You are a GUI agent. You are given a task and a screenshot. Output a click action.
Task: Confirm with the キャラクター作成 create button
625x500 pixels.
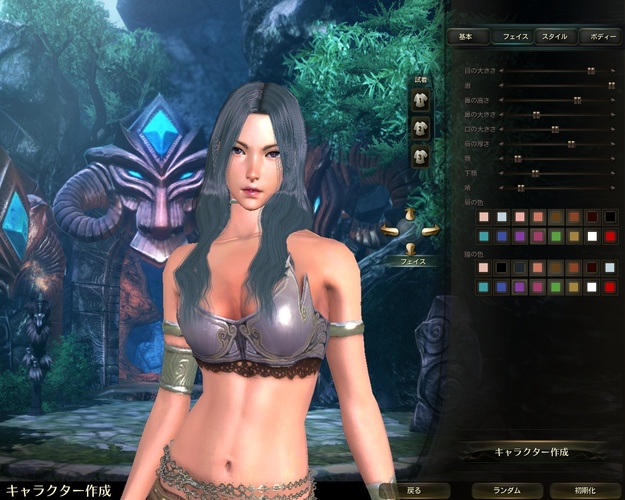coord(530,452)
